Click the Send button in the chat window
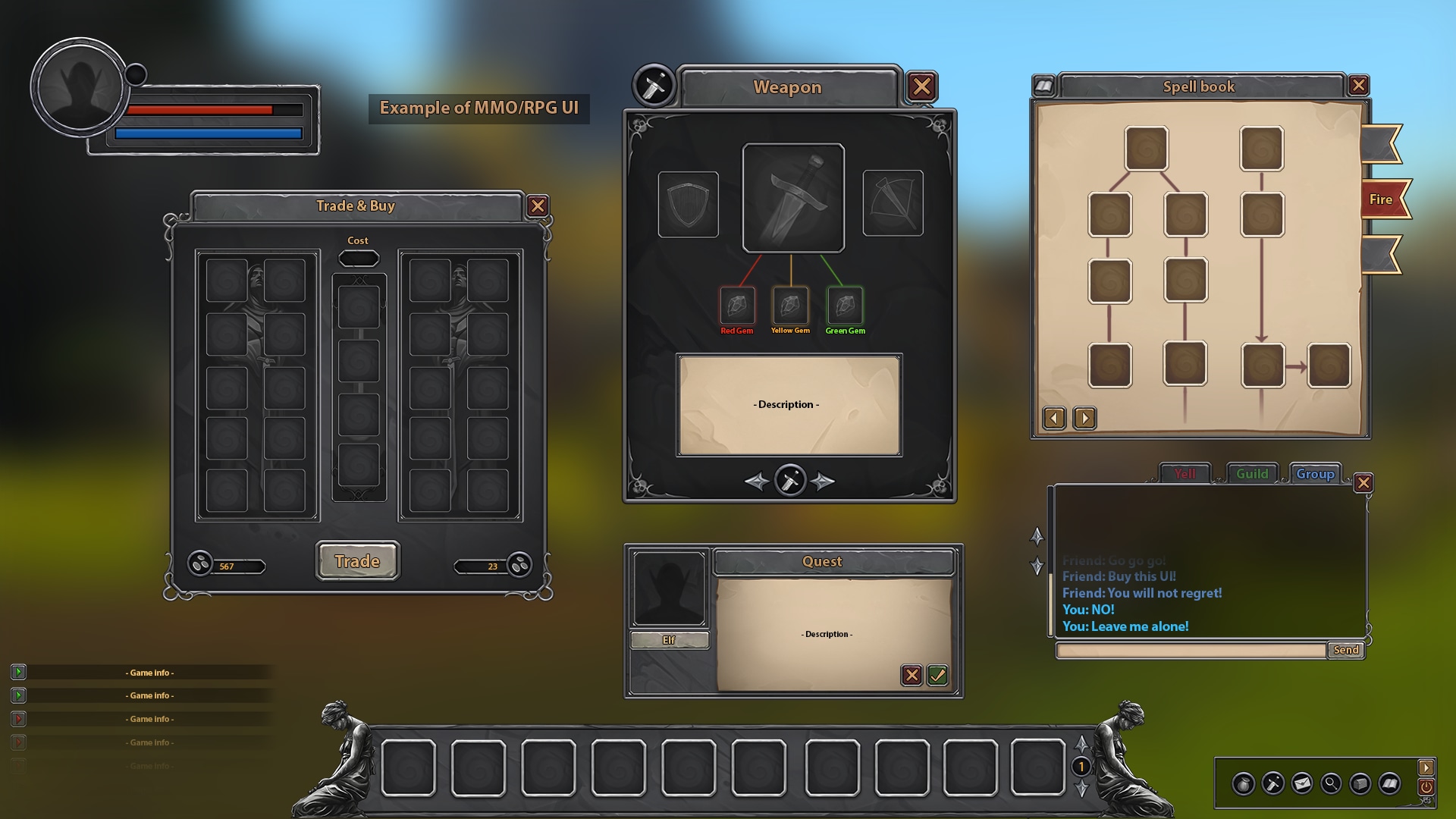This screenshot has width=1456, height=819. pyautogui.click(x=1345, y=650)
